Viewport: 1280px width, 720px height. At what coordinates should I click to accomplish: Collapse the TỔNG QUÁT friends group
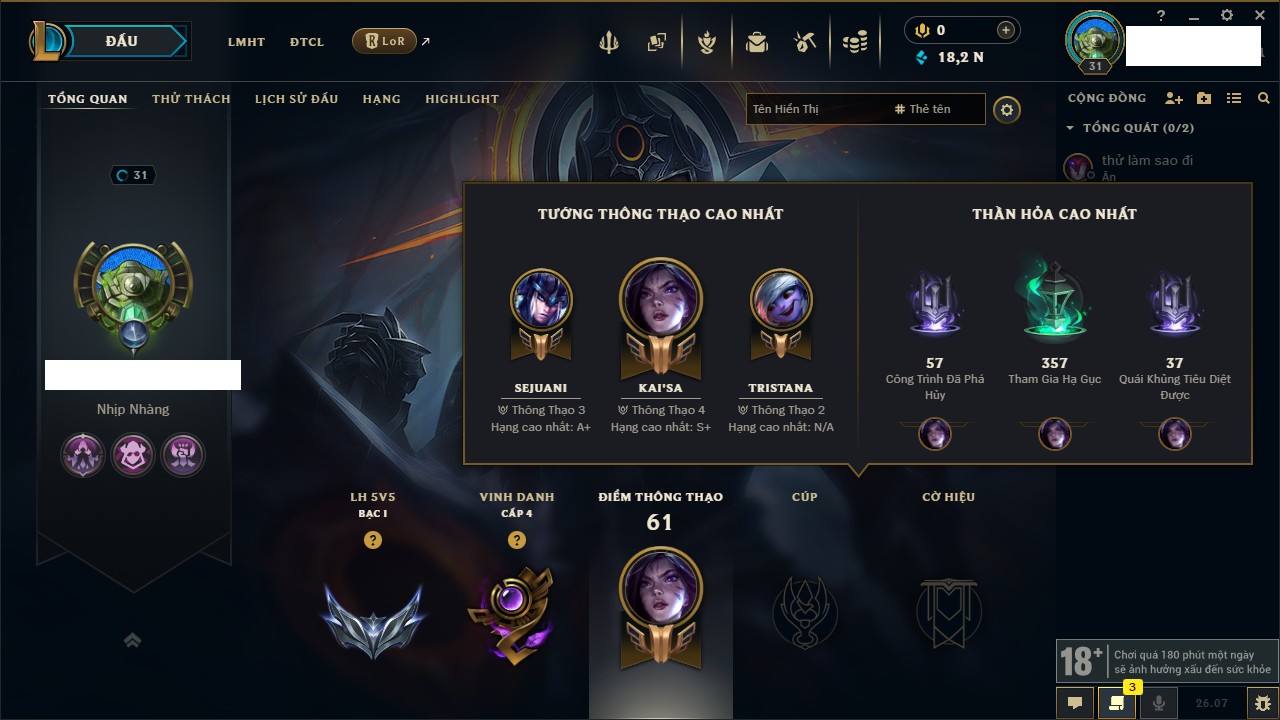[x=1070, y=128]
